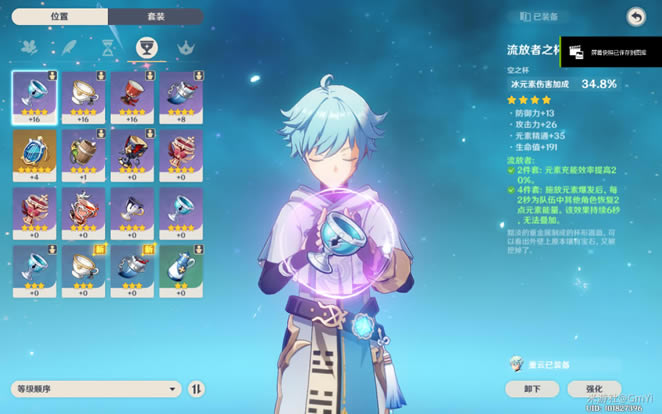Screen dimensions: 662x414
Task: Select the flower artifact slot icon
Action: pyautogui.click(x=29, y=48)
